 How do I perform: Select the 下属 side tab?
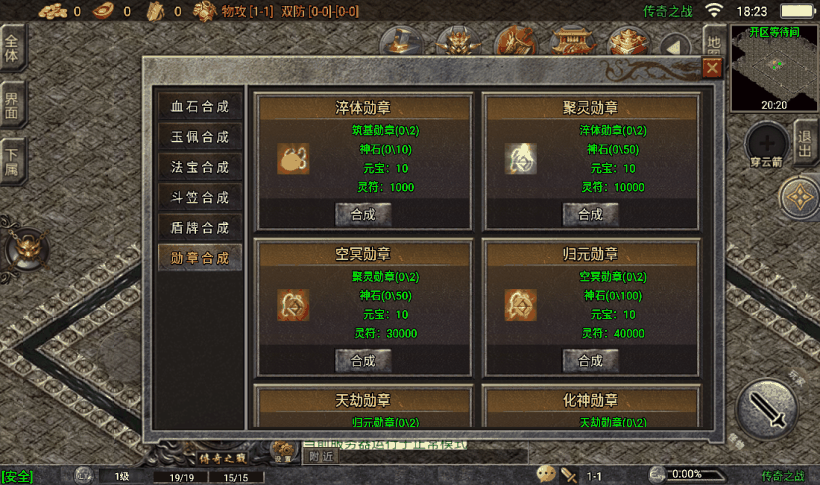(x=13, y=161)
